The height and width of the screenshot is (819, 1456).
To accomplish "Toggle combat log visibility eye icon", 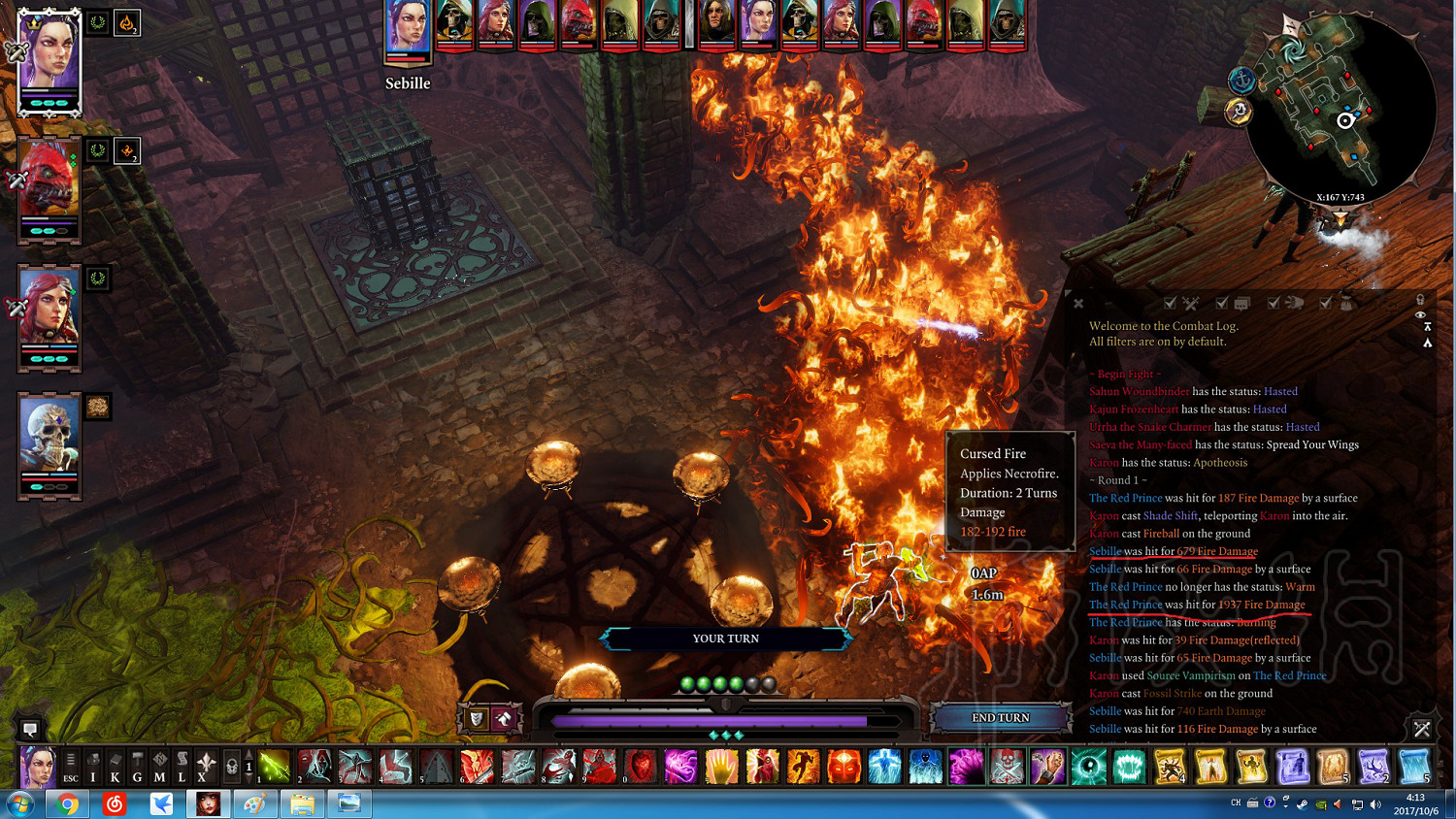I will [x=1420, y=315].
